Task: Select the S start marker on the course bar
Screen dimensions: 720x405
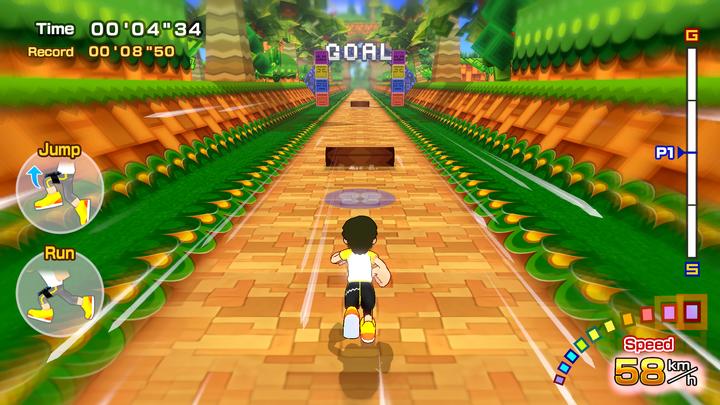Action: pos(692,268)
